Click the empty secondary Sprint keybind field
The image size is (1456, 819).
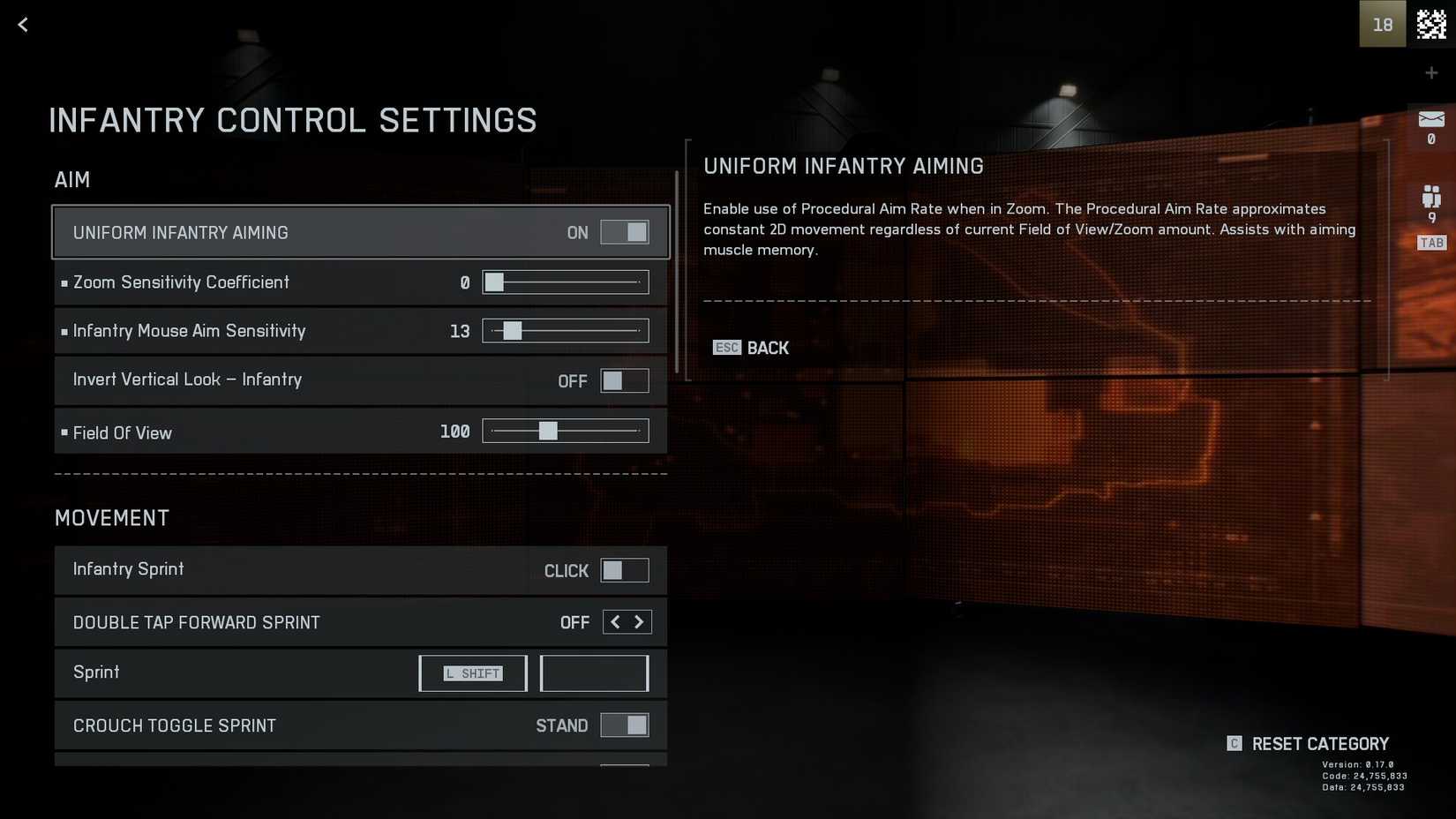point(593,672)
